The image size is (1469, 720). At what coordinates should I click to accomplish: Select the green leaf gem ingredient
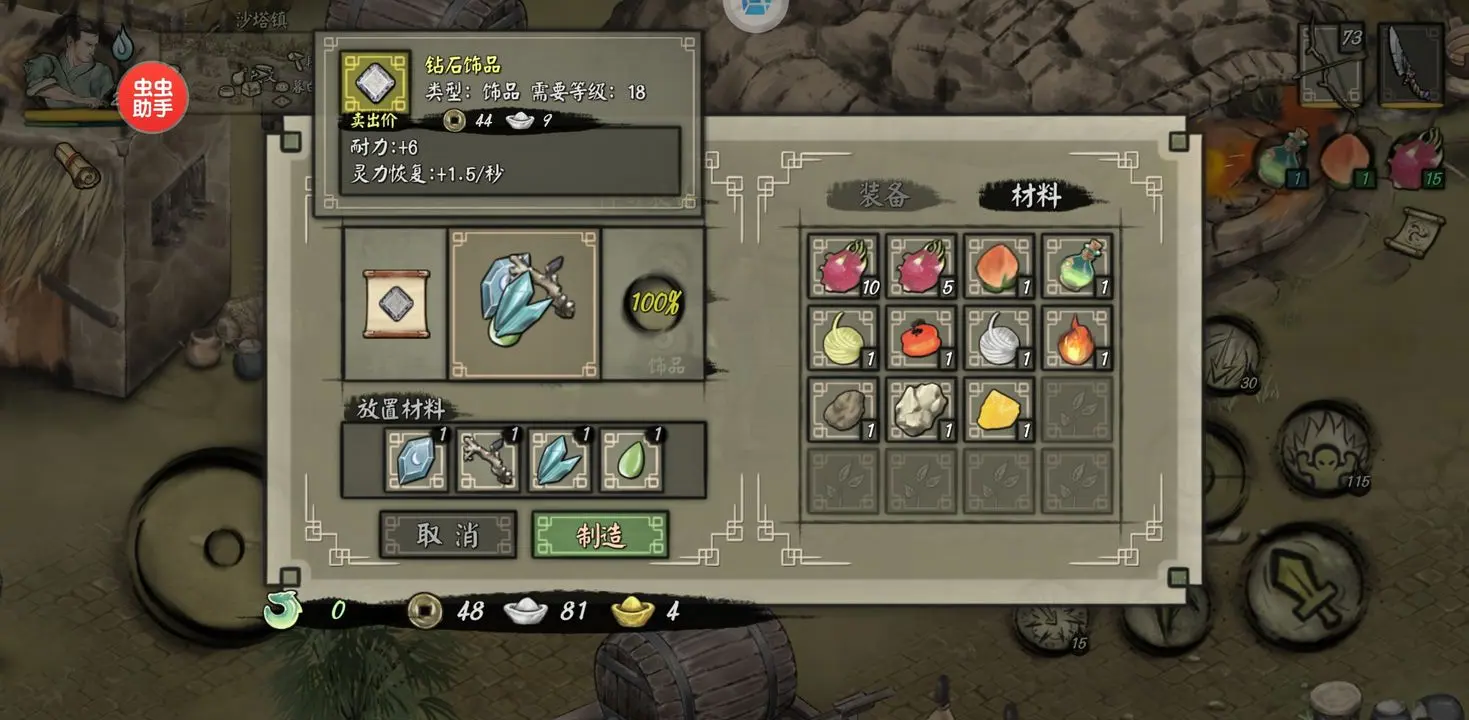point(629,460)
